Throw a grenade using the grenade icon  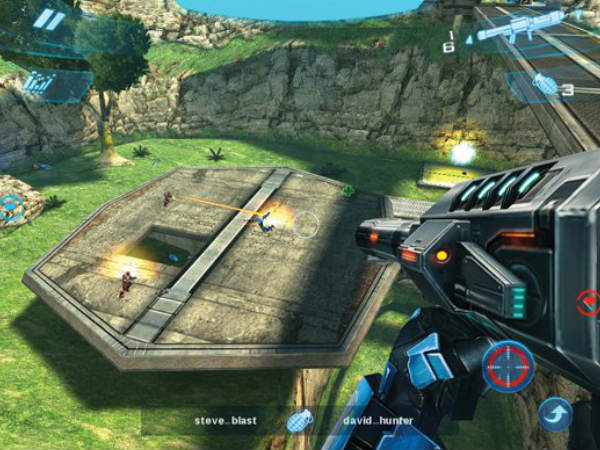pyautogui.click(x=545, y=85)
